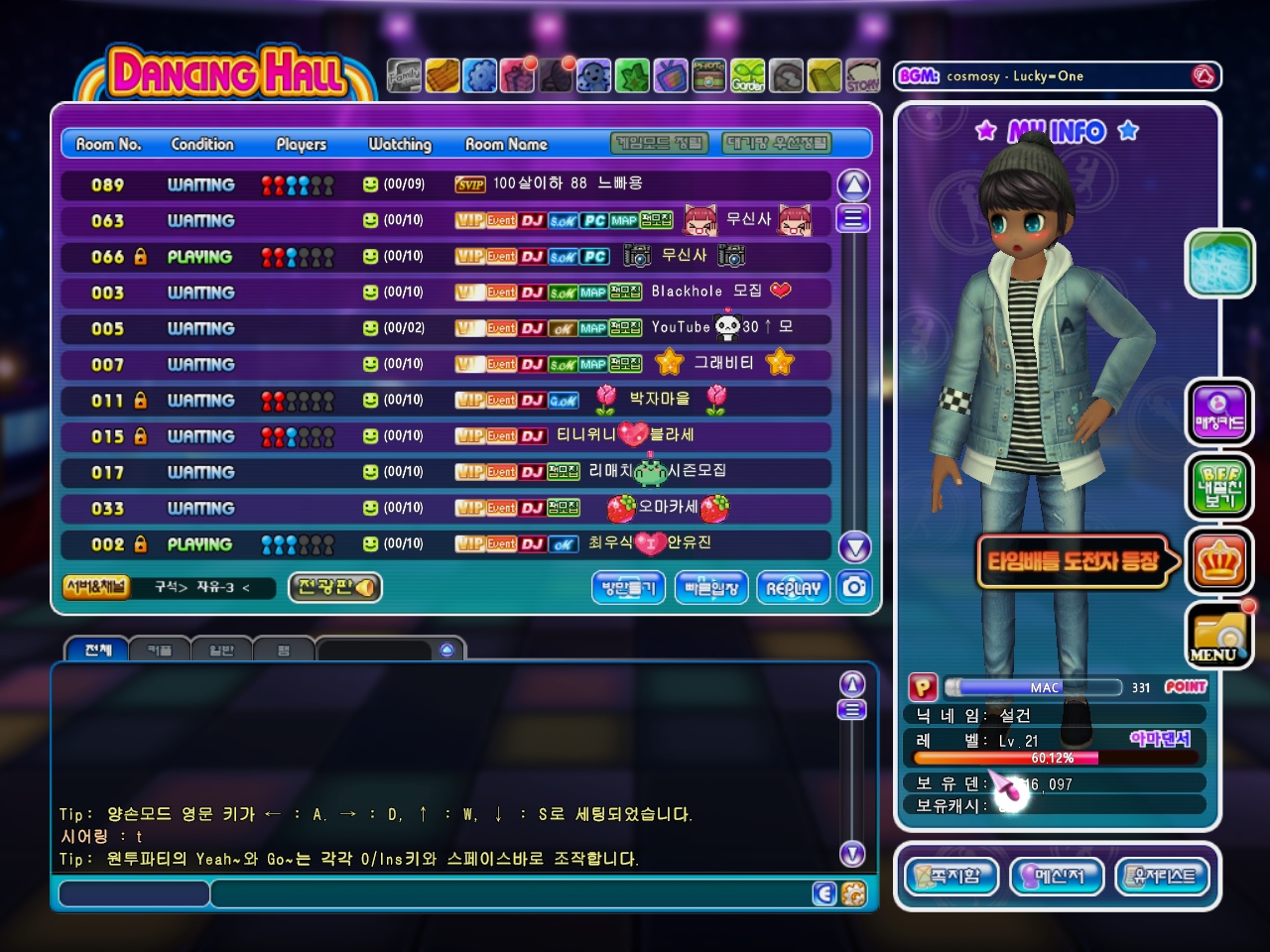Open the Garden icon in the top bar
The width and height of the screenshot is (1270, 952).
pyautogui.click(x=748, y=75)
